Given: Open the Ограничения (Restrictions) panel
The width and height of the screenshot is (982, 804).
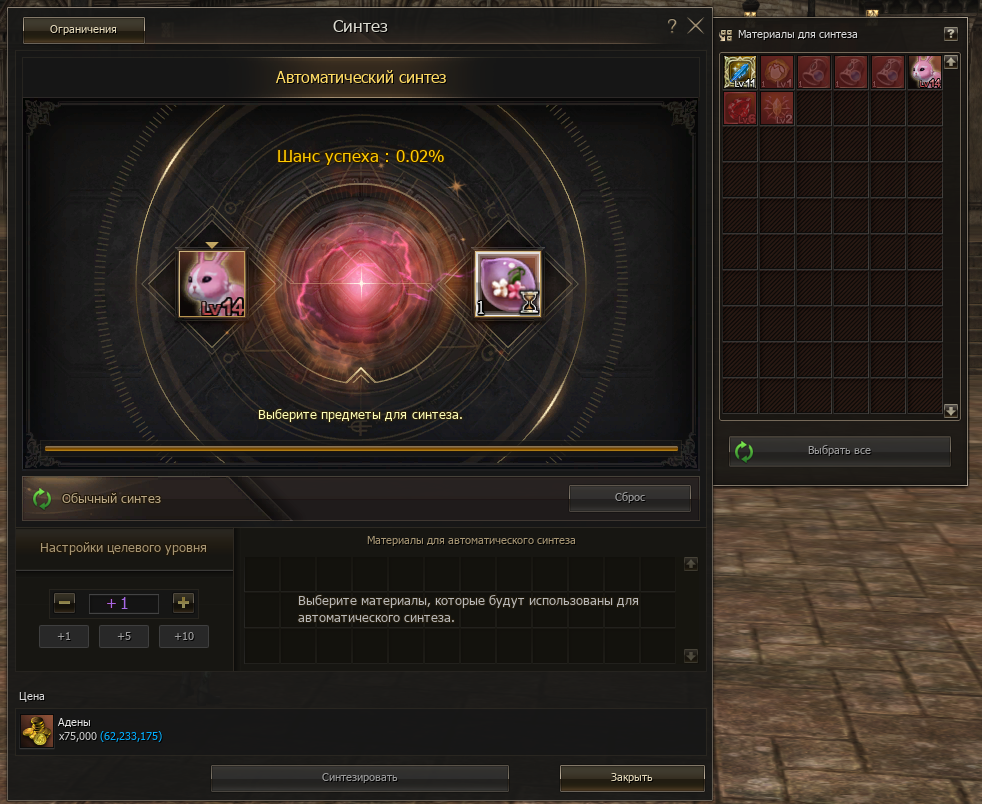Looking at the screenshot, I should coord(84,30).
